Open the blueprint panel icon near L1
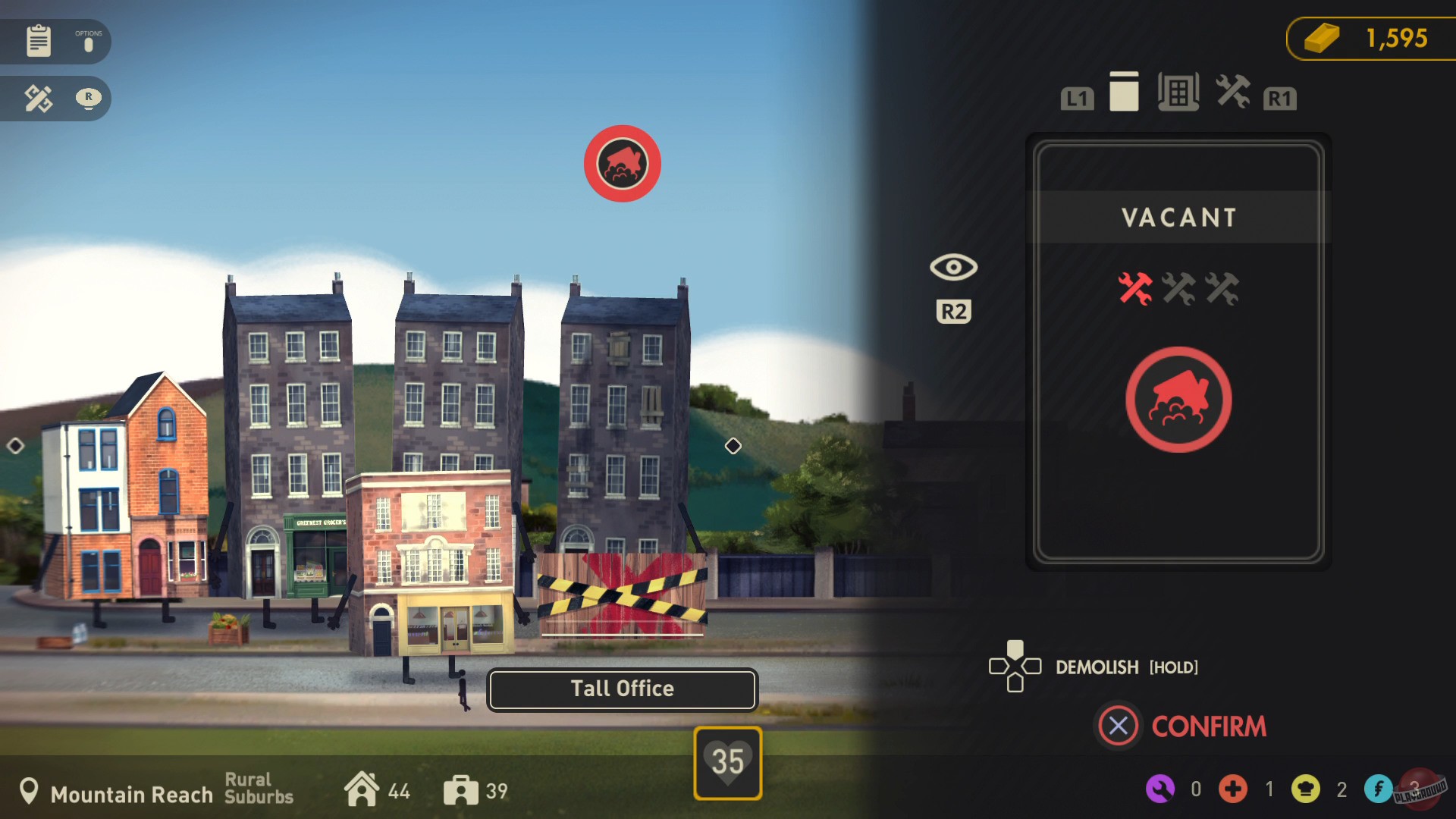The image size is (1456, 819). point(1178,91)
